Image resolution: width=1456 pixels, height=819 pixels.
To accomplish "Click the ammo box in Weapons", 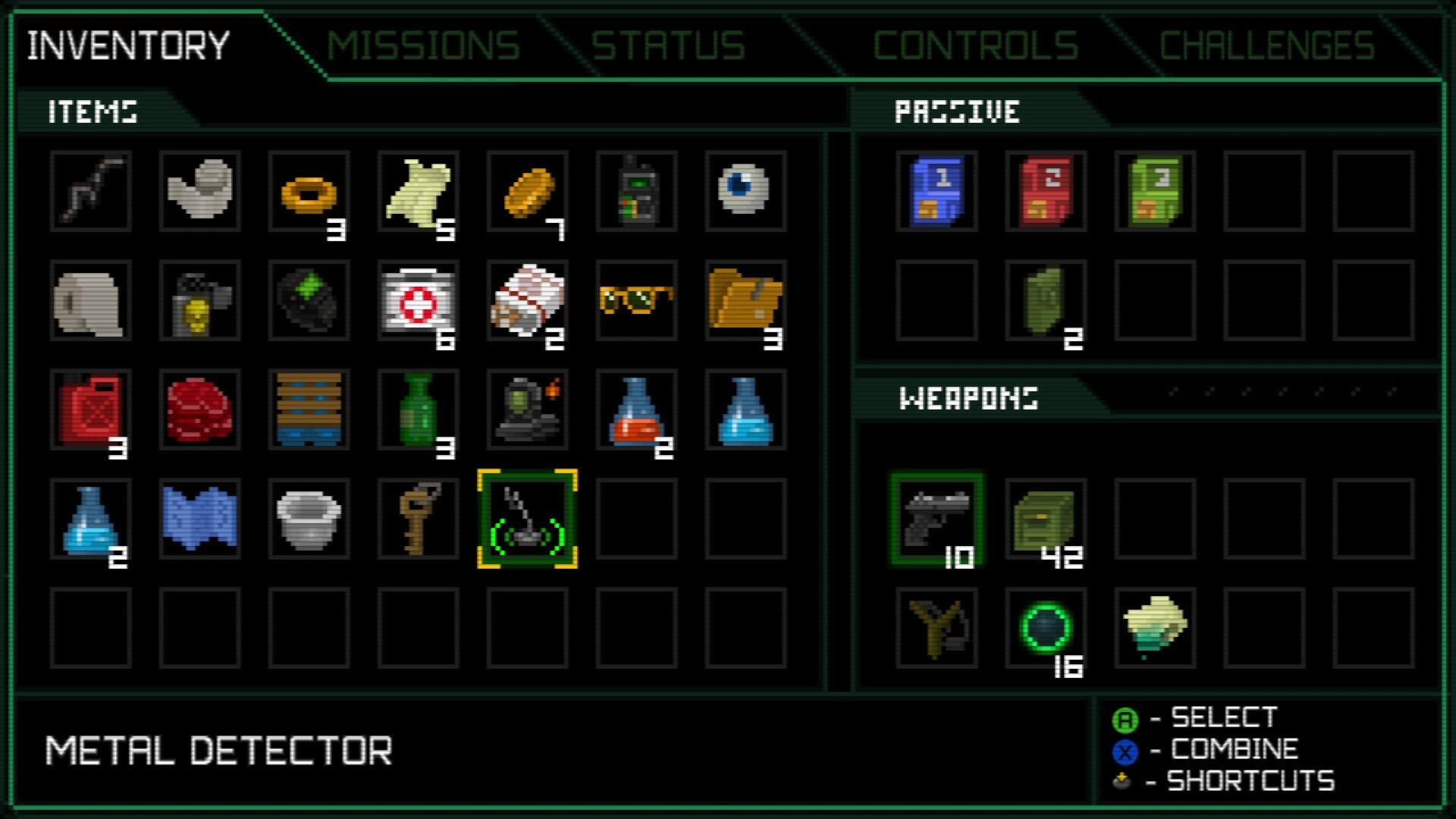I will 1046,519.
